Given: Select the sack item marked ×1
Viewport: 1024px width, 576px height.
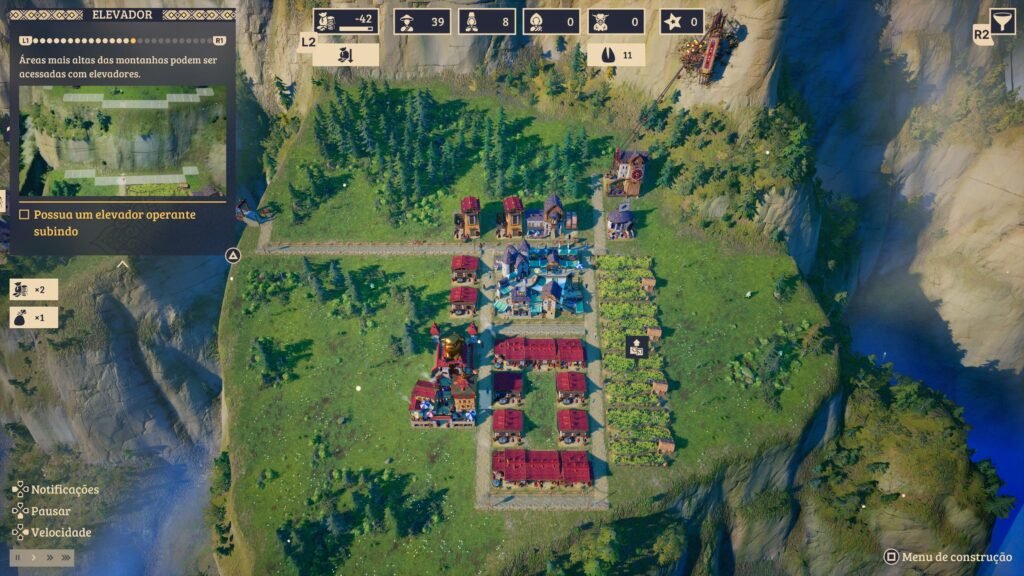Looking at the screenshot, I should tap(33, 318).
